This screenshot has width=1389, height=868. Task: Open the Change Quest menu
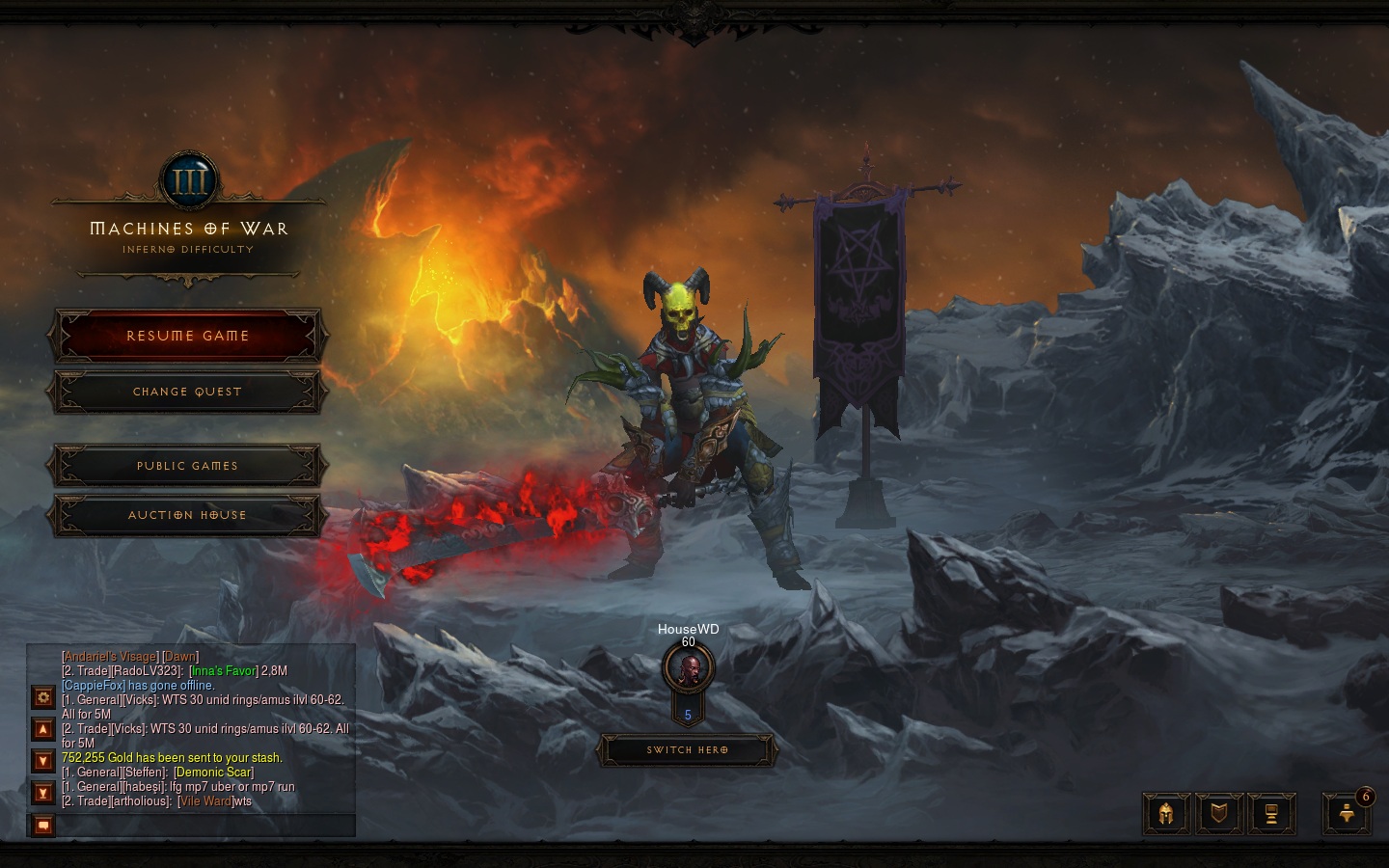tap(187, 392)
